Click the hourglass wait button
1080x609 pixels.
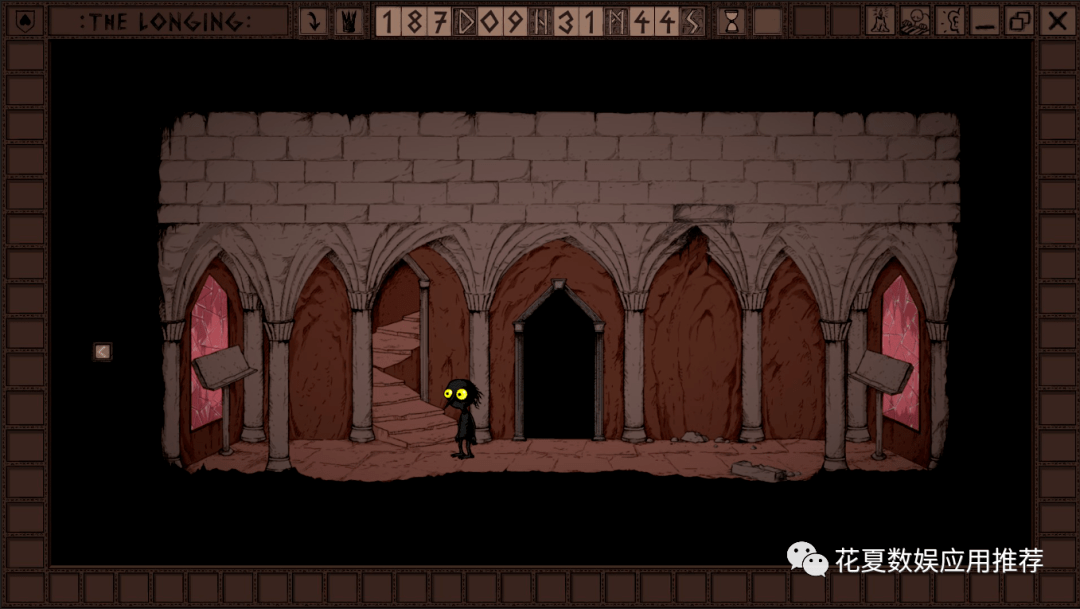pos(732,21)
